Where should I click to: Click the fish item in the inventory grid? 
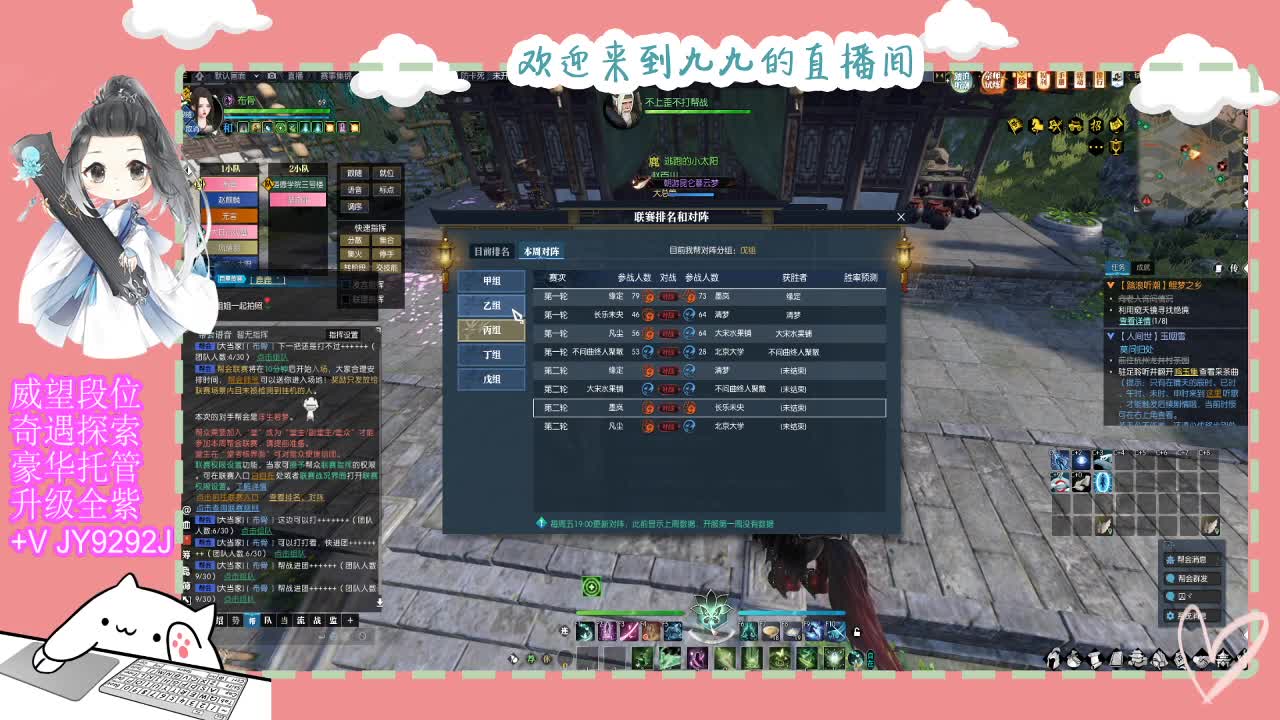[1105, 526]
